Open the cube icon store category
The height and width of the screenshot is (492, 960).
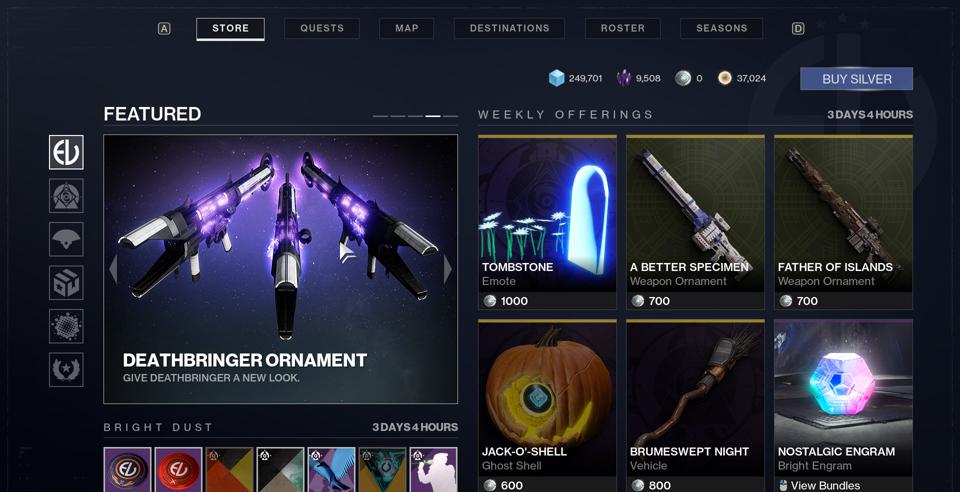[67, 283]
